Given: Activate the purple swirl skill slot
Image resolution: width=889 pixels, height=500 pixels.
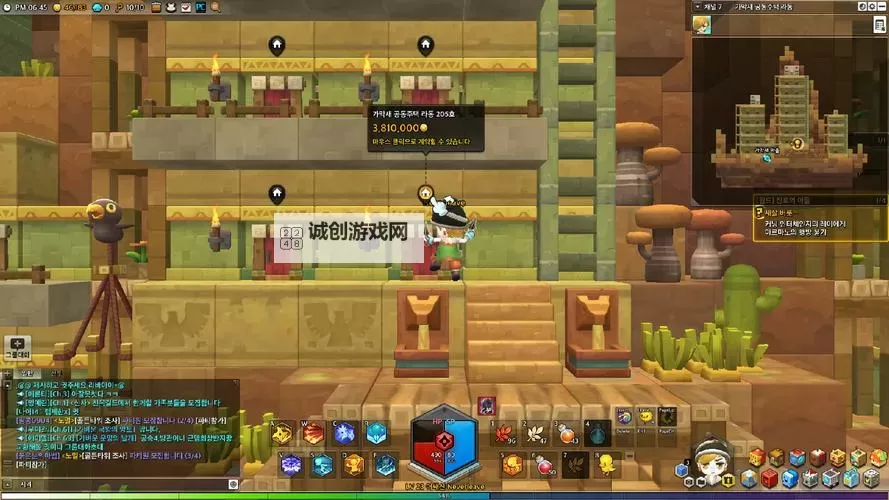Looking at the screenshot, I should [x=291, y=464].
